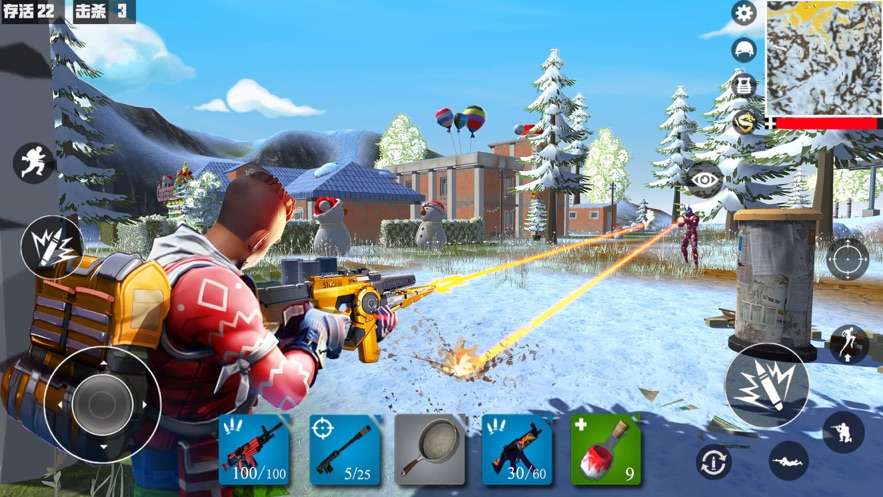Toggle the eye free-look button
This screenshot has width=883, height=497.
[705, 179]
